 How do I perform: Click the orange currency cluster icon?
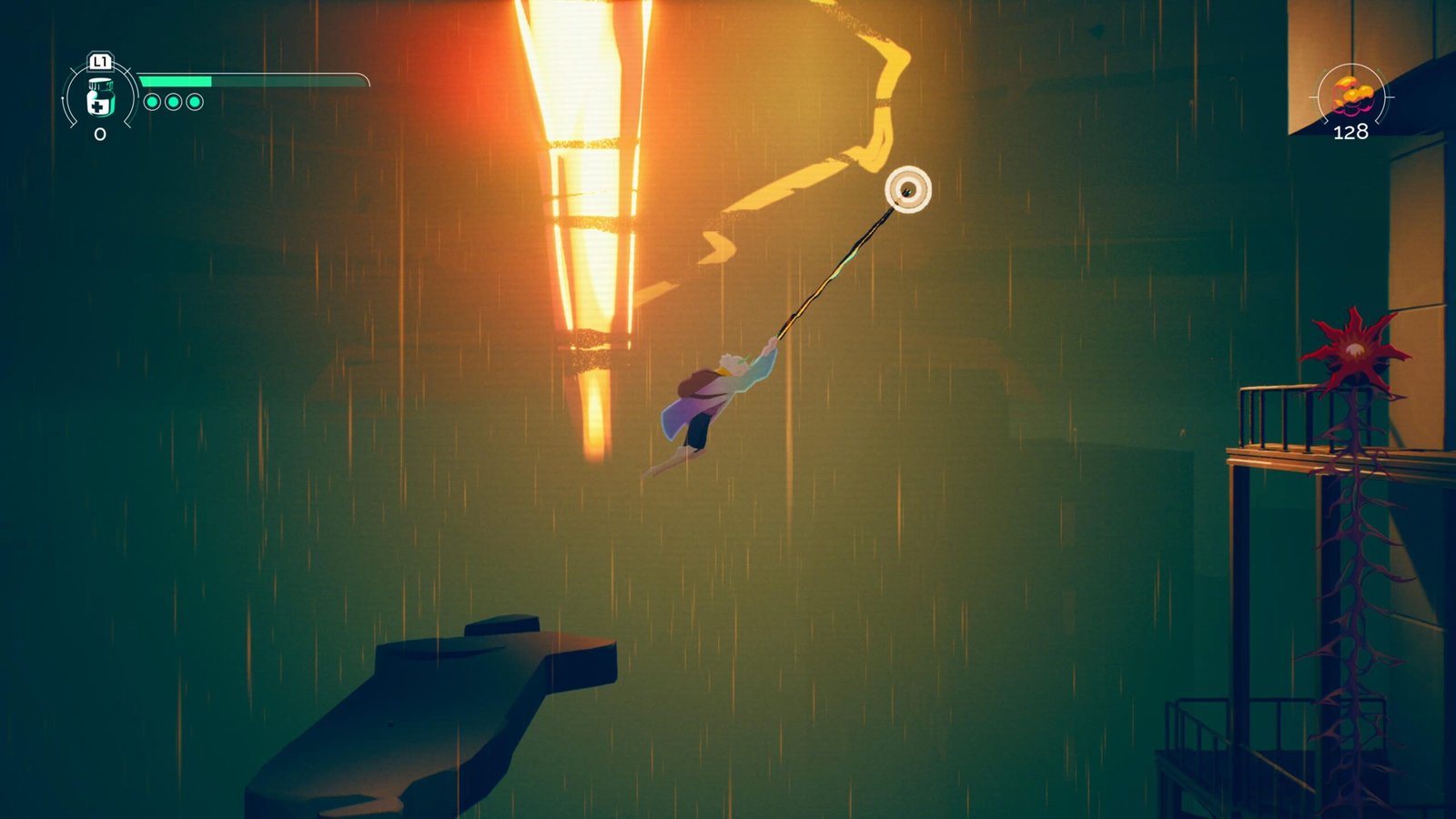click(x=1350, y=95)
